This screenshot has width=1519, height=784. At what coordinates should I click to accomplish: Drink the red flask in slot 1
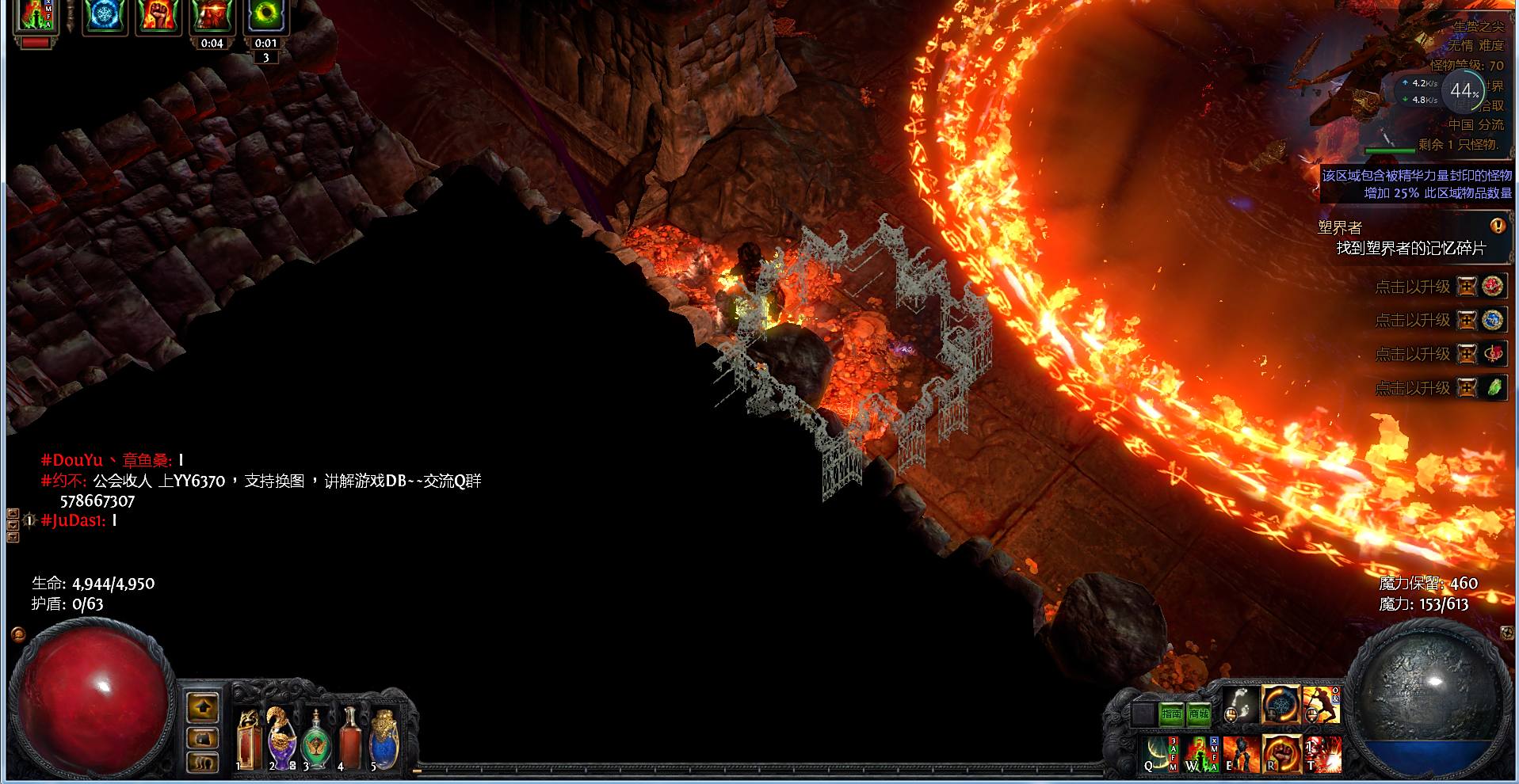tap(249, 741)
